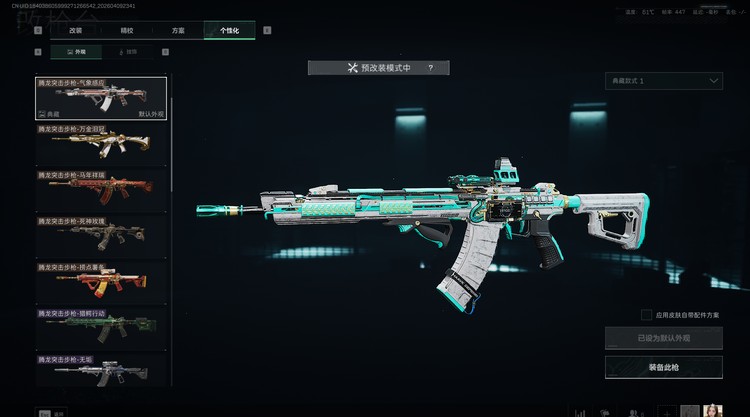
Task: Select the 气象感应 rifle skin
Action: (101, 99)
